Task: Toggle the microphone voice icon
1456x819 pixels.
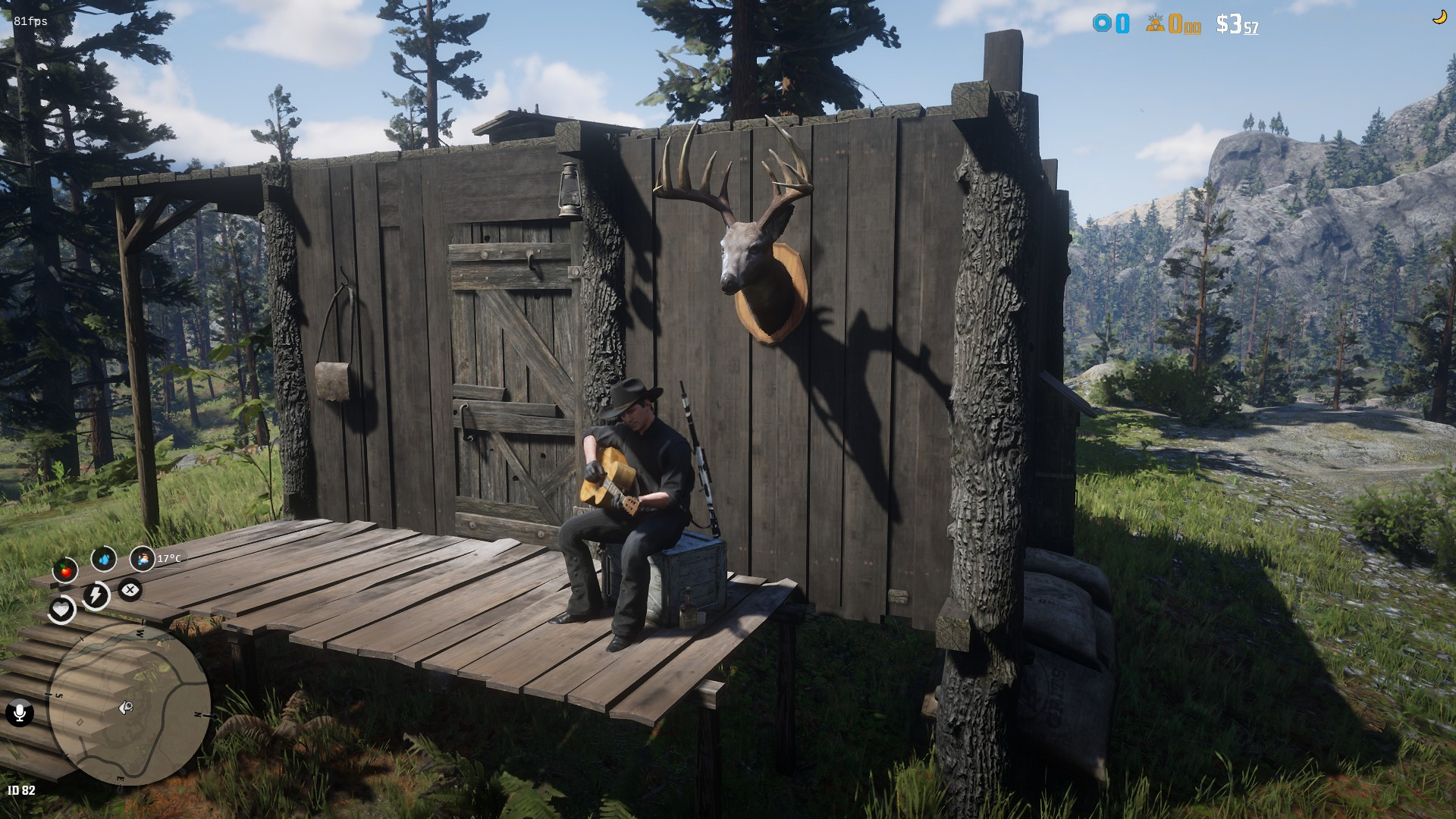Action: click(19, 713)
